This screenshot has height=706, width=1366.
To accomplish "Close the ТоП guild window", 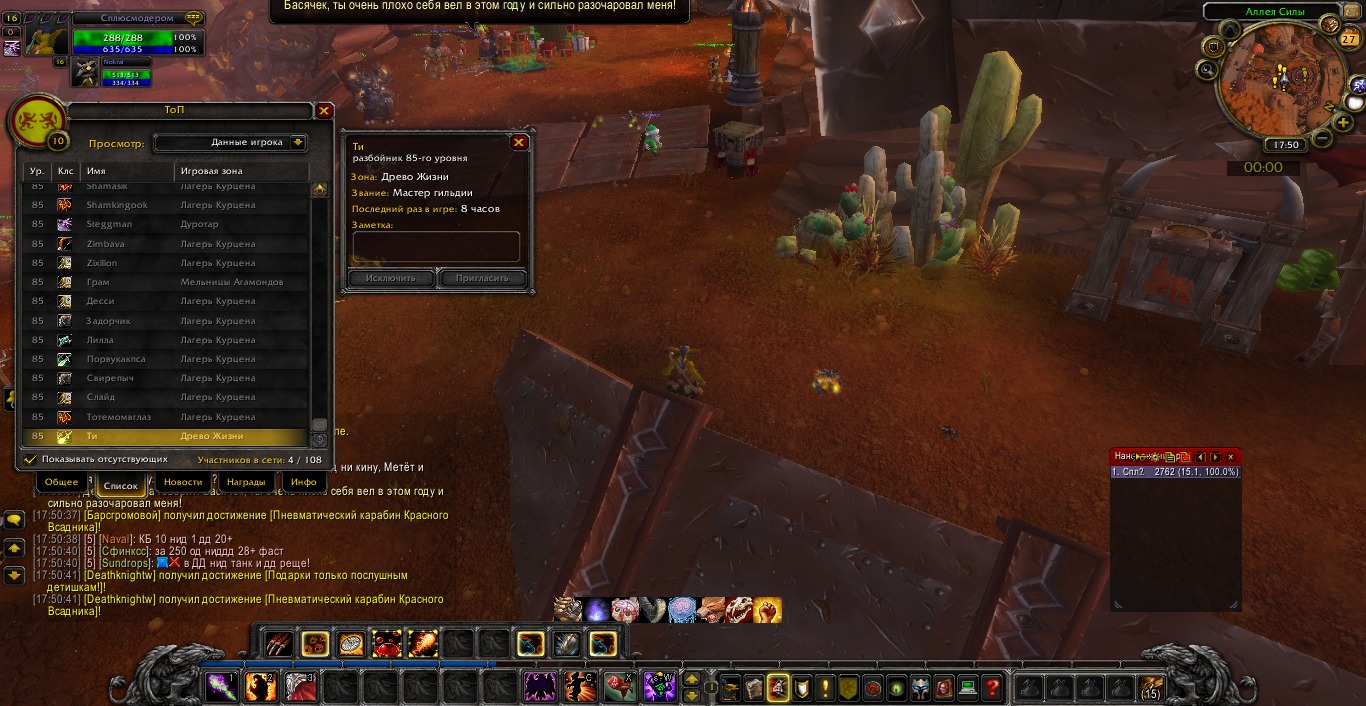I will (324, 111).
